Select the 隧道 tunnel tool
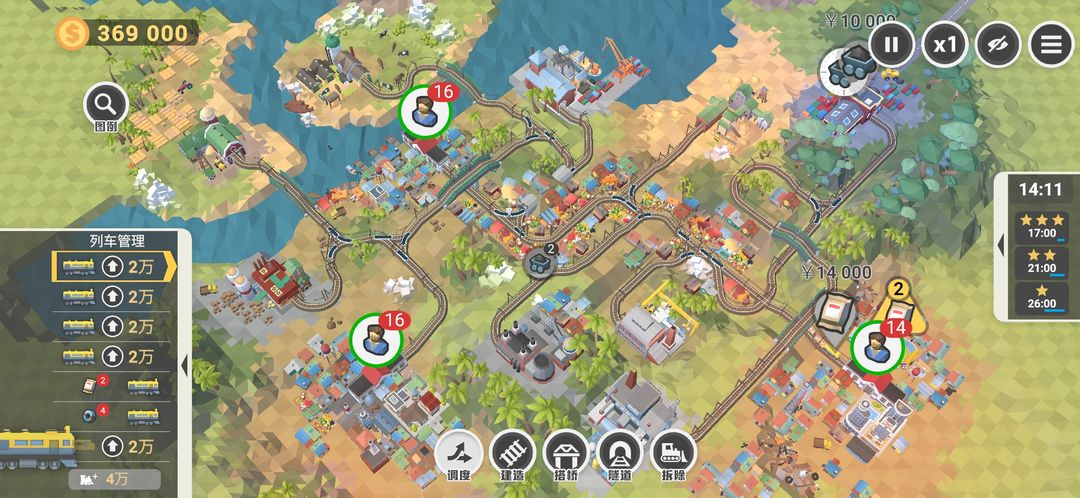1080x498 pixels. click(x=621, y=455)
